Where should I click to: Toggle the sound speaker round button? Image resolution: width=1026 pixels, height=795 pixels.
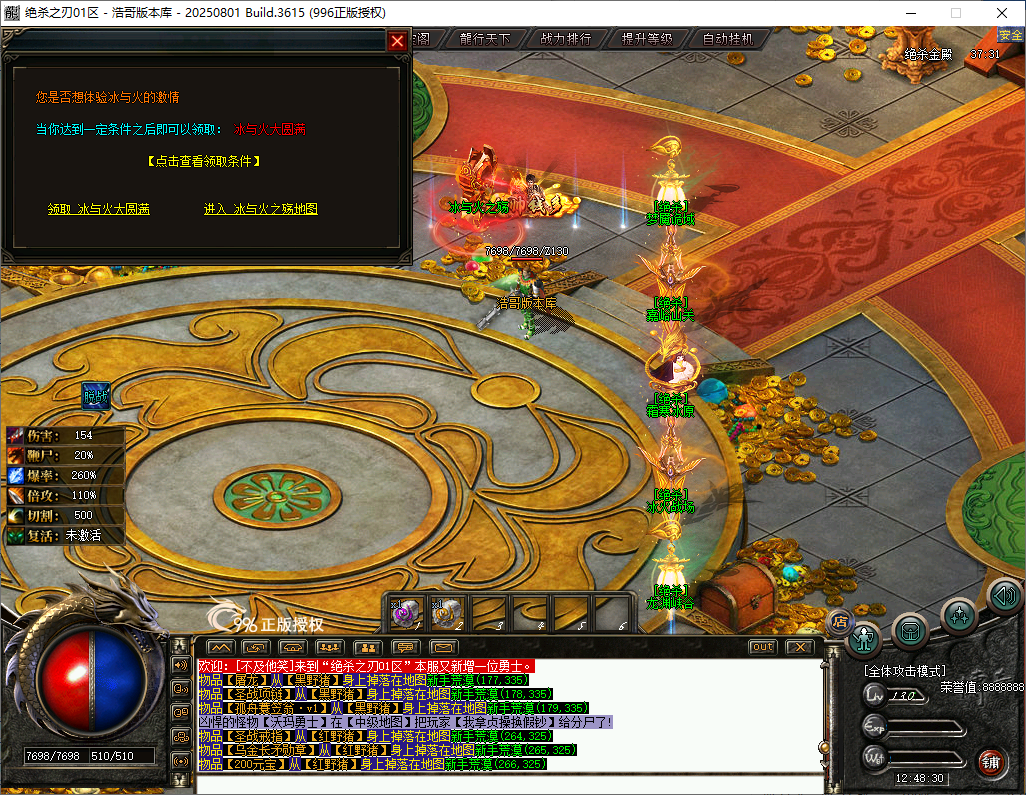pyautogui.click(x=1004, y=597)
